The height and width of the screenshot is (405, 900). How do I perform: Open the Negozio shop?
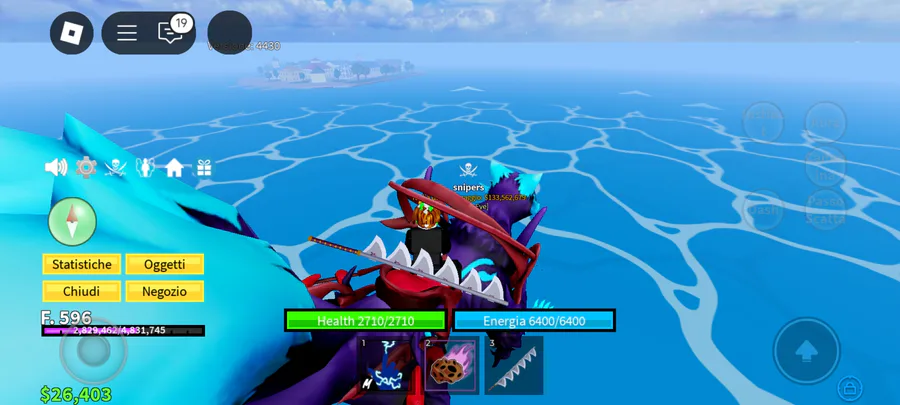[164, 291]
